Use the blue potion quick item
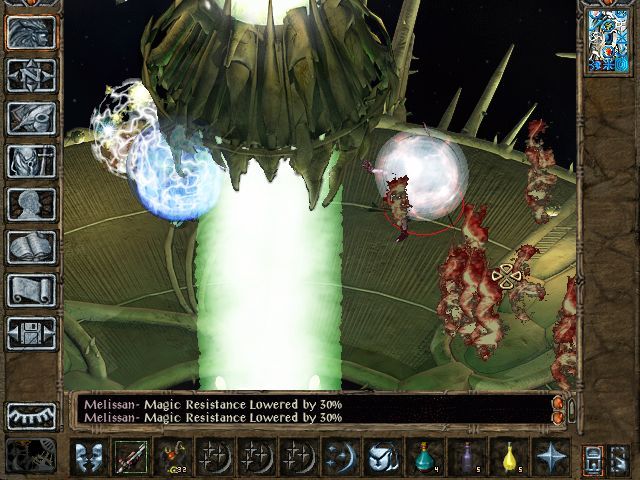This screenshot has height=480, width=640. [x=424, y=458]
